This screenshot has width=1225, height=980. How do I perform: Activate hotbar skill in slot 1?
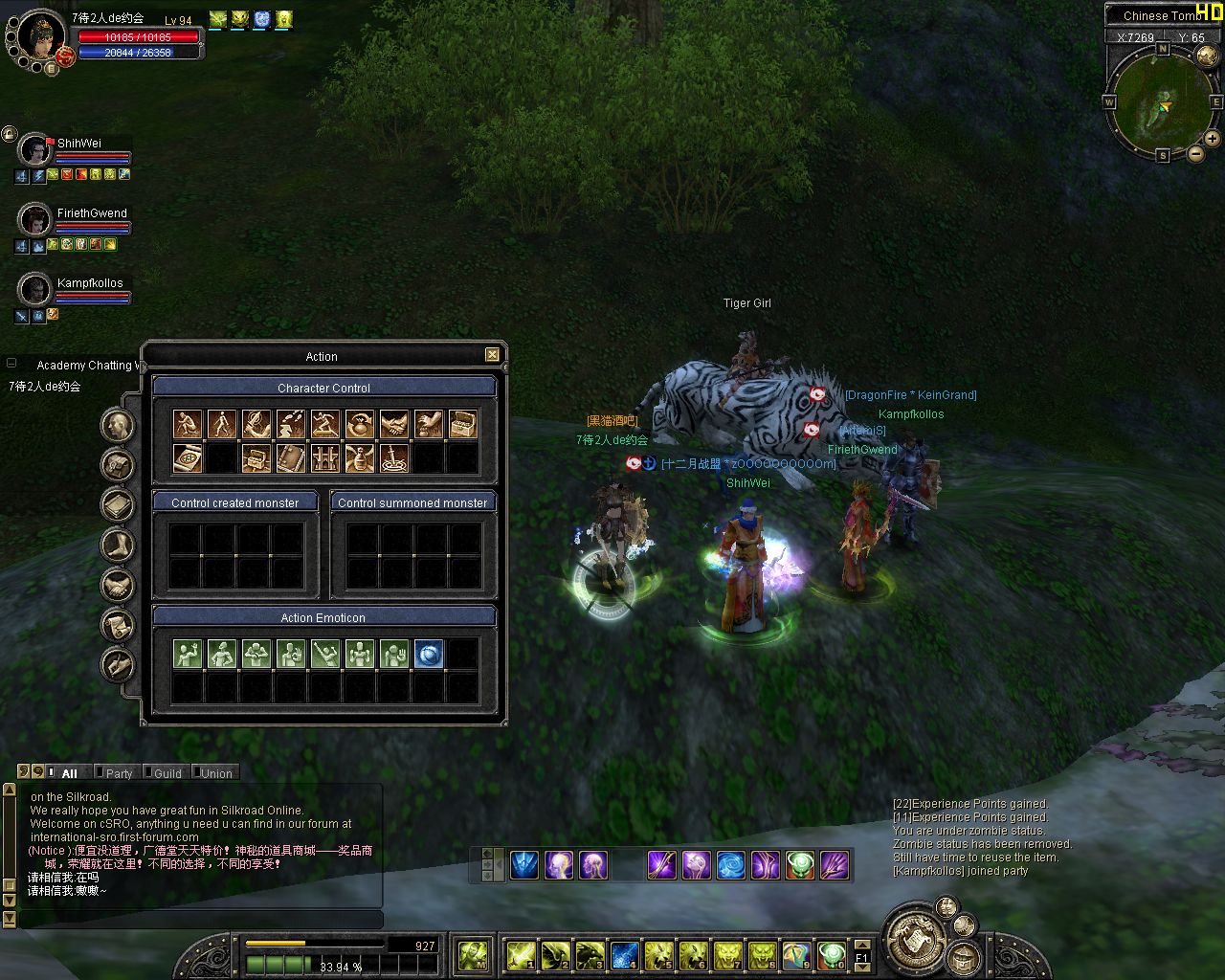[522, 954]
